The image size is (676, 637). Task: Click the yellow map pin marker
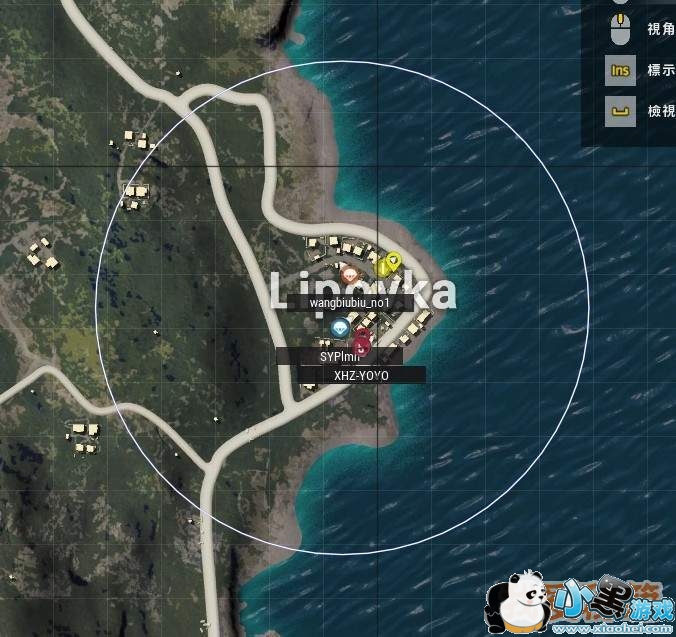(391, 263)
